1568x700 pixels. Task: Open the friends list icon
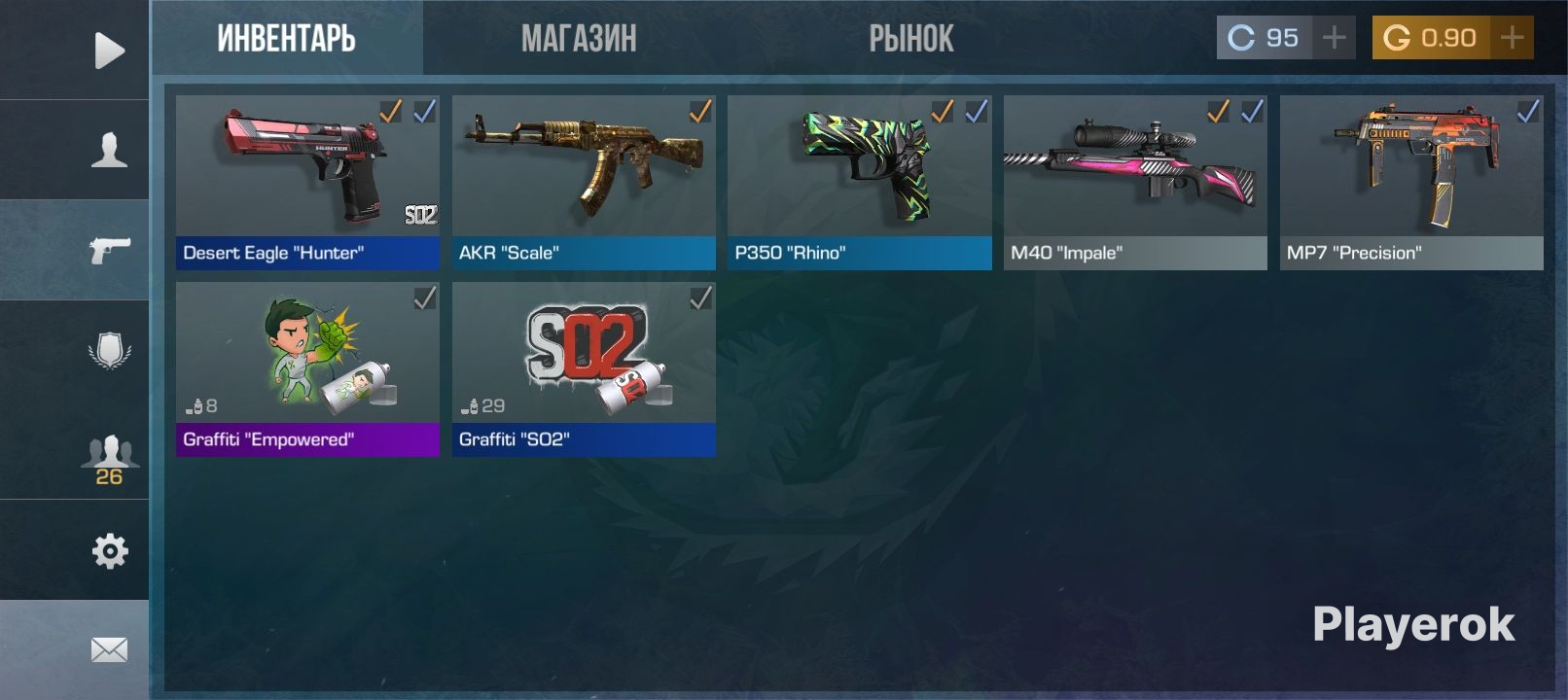coord(109,457)
